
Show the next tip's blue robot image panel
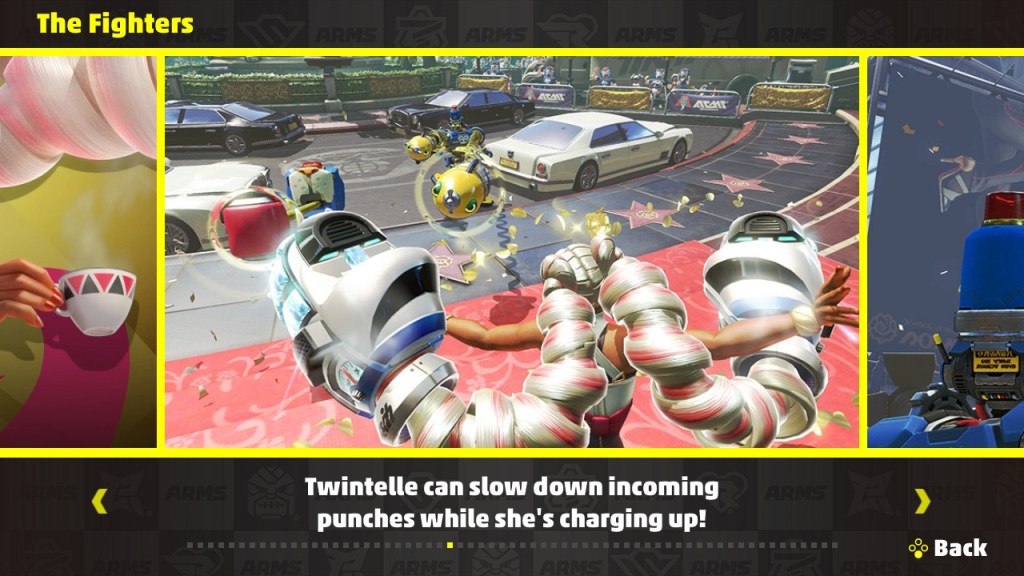(x=945, y=252)
